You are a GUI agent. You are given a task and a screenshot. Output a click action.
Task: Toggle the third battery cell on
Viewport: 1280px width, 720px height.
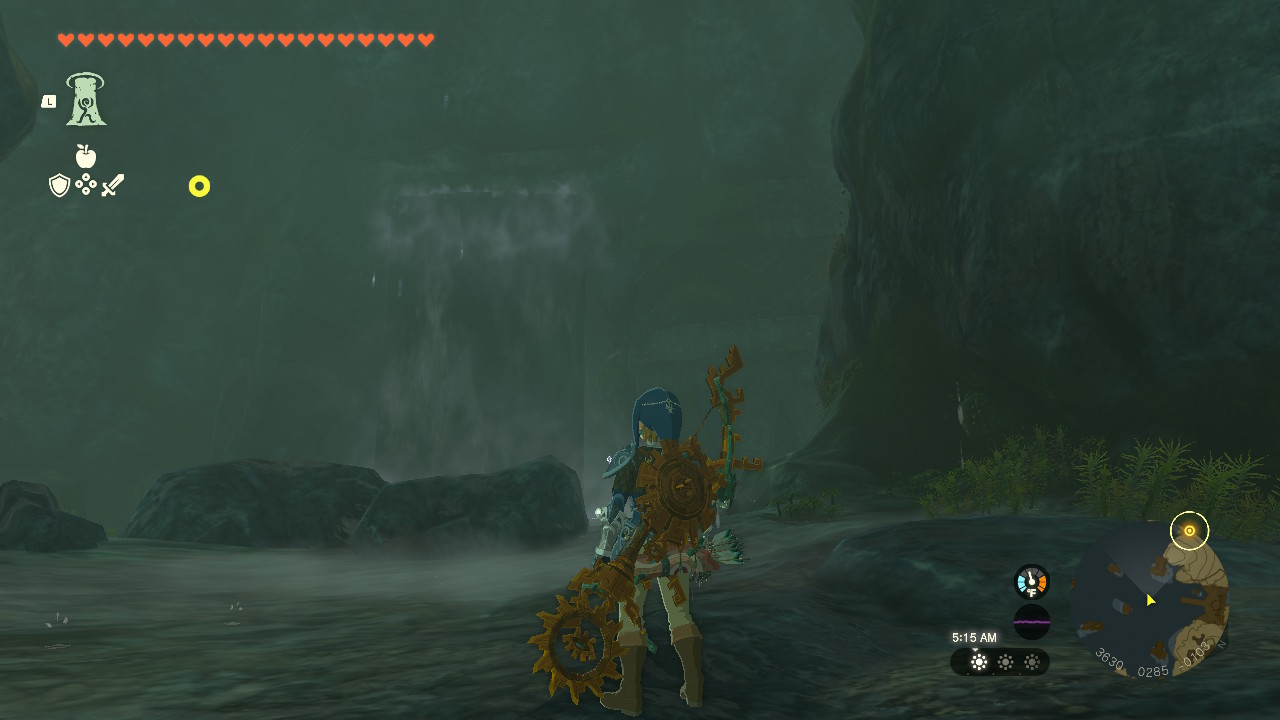coord(1030,662)
